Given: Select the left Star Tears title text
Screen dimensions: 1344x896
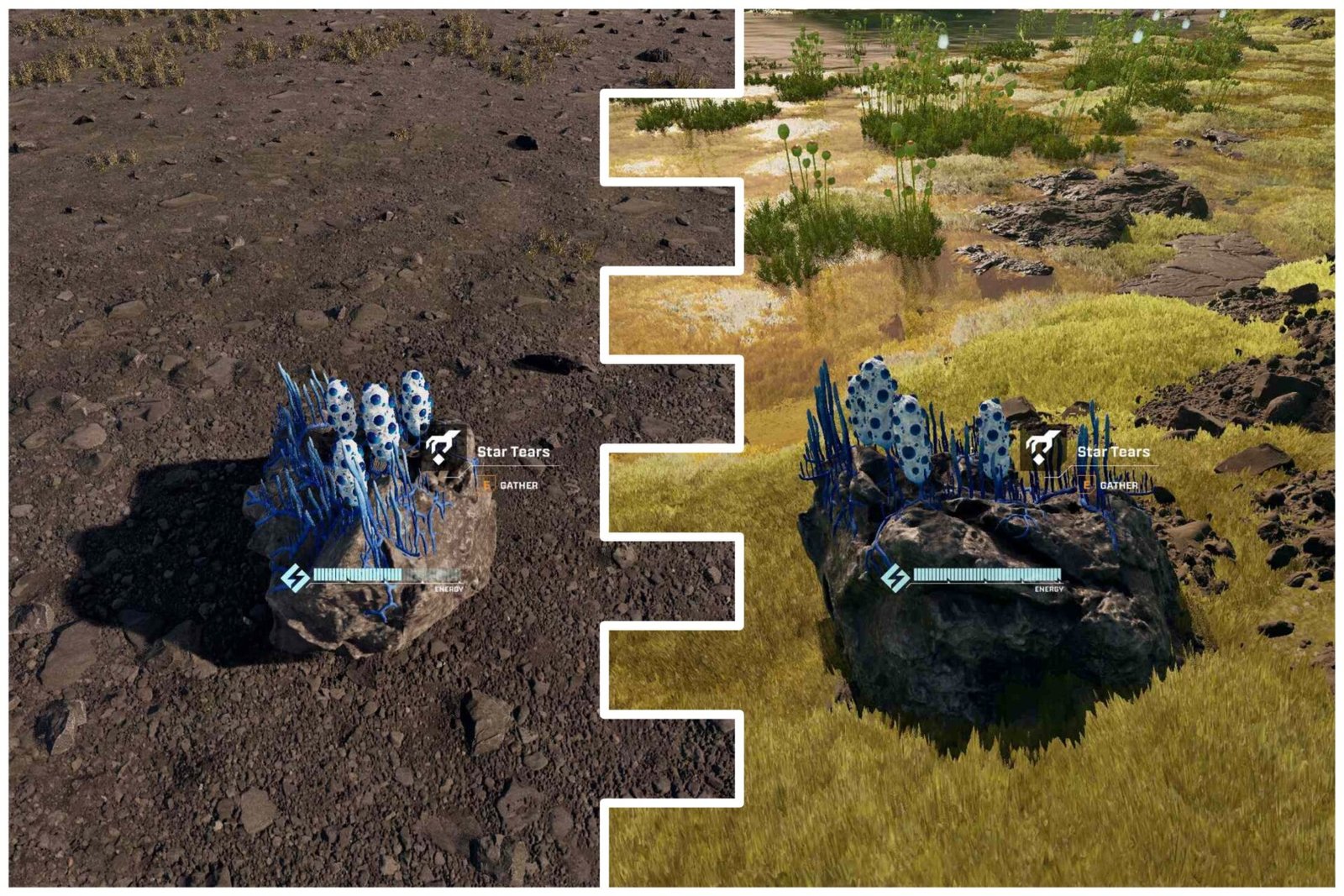Looking at the screenshot, I should (512, 451).
